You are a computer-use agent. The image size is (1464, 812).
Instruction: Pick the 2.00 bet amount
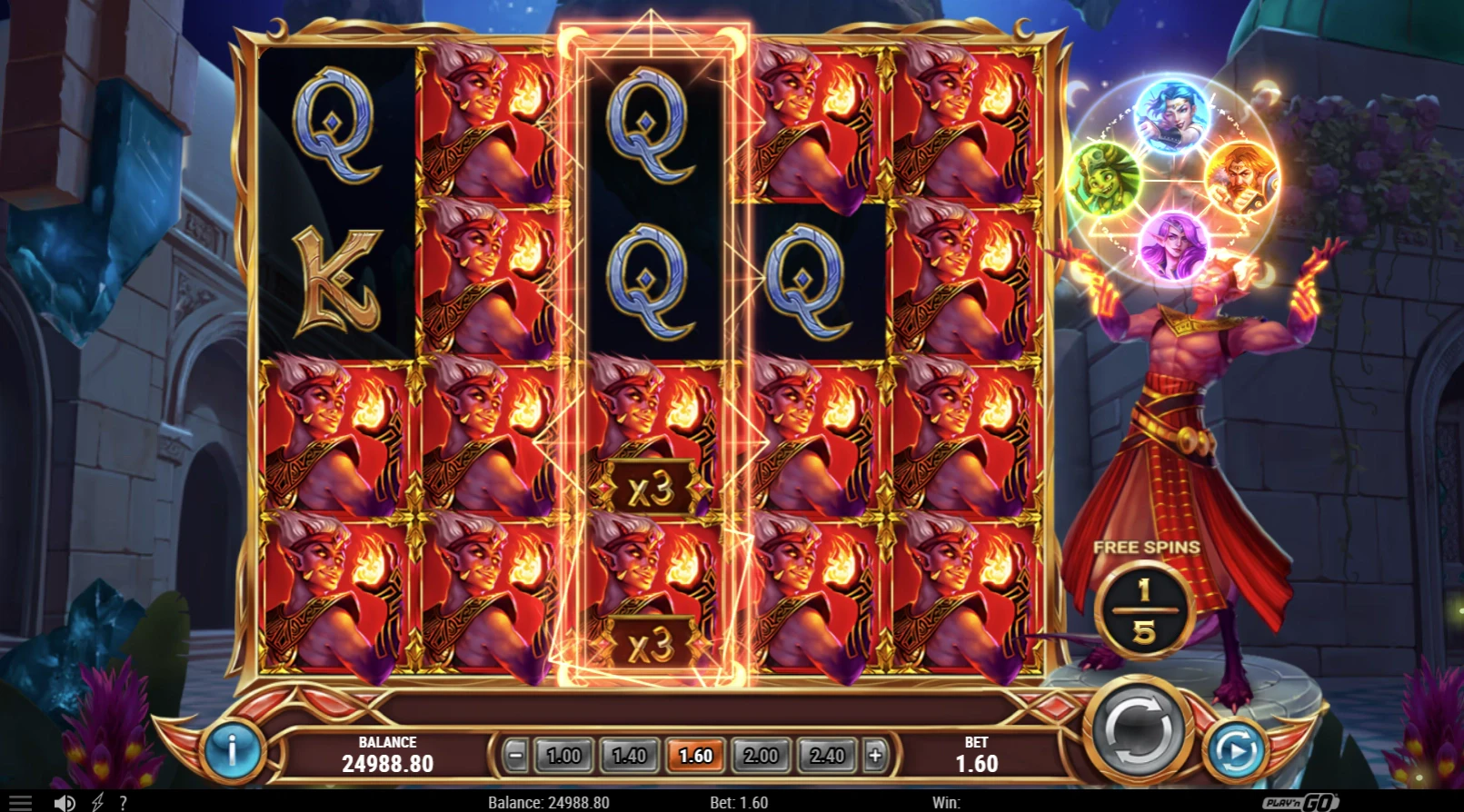pos(762,755)
